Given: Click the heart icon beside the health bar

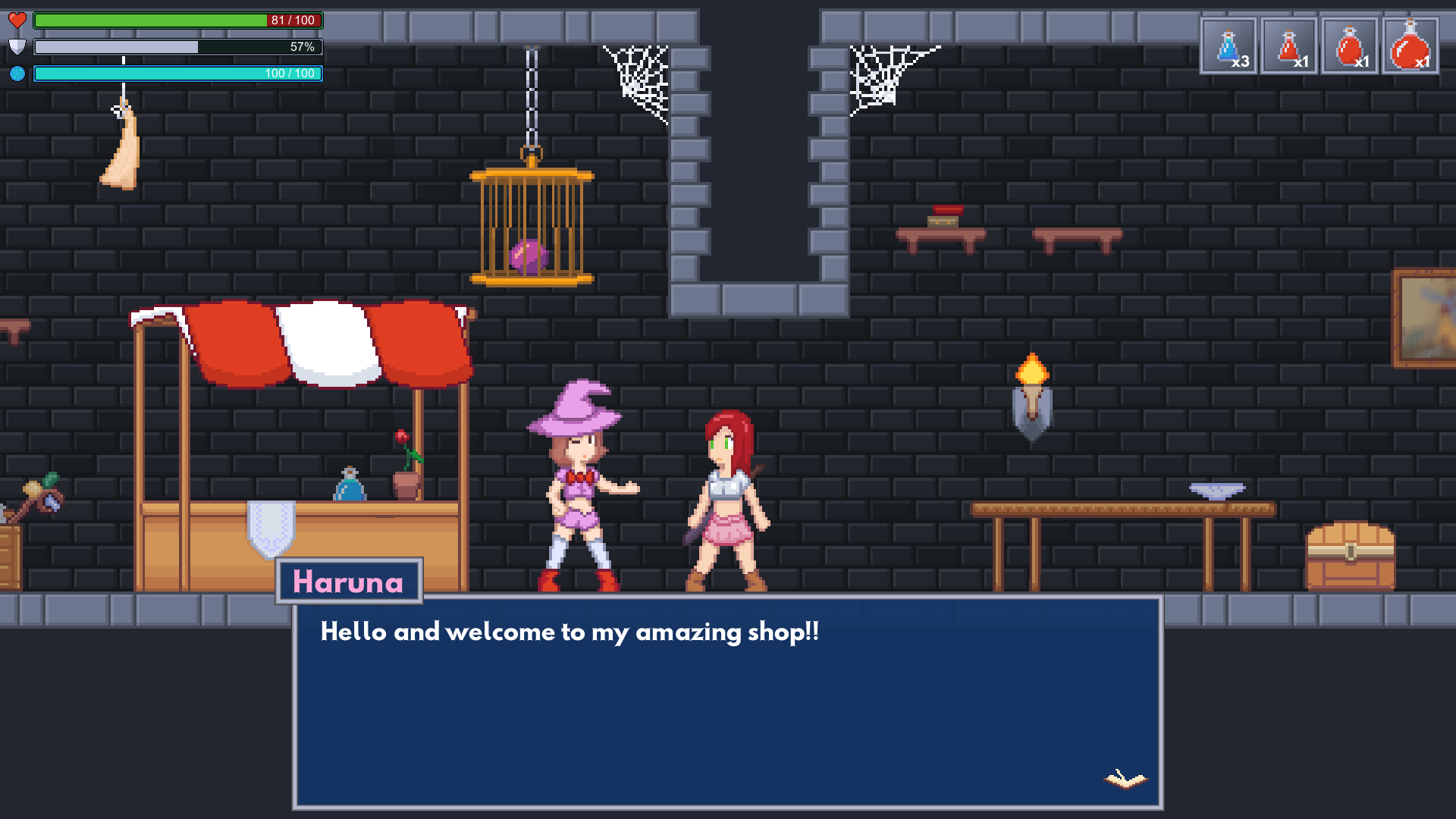Looking at the screenshot, I should (x=18, y=19).
